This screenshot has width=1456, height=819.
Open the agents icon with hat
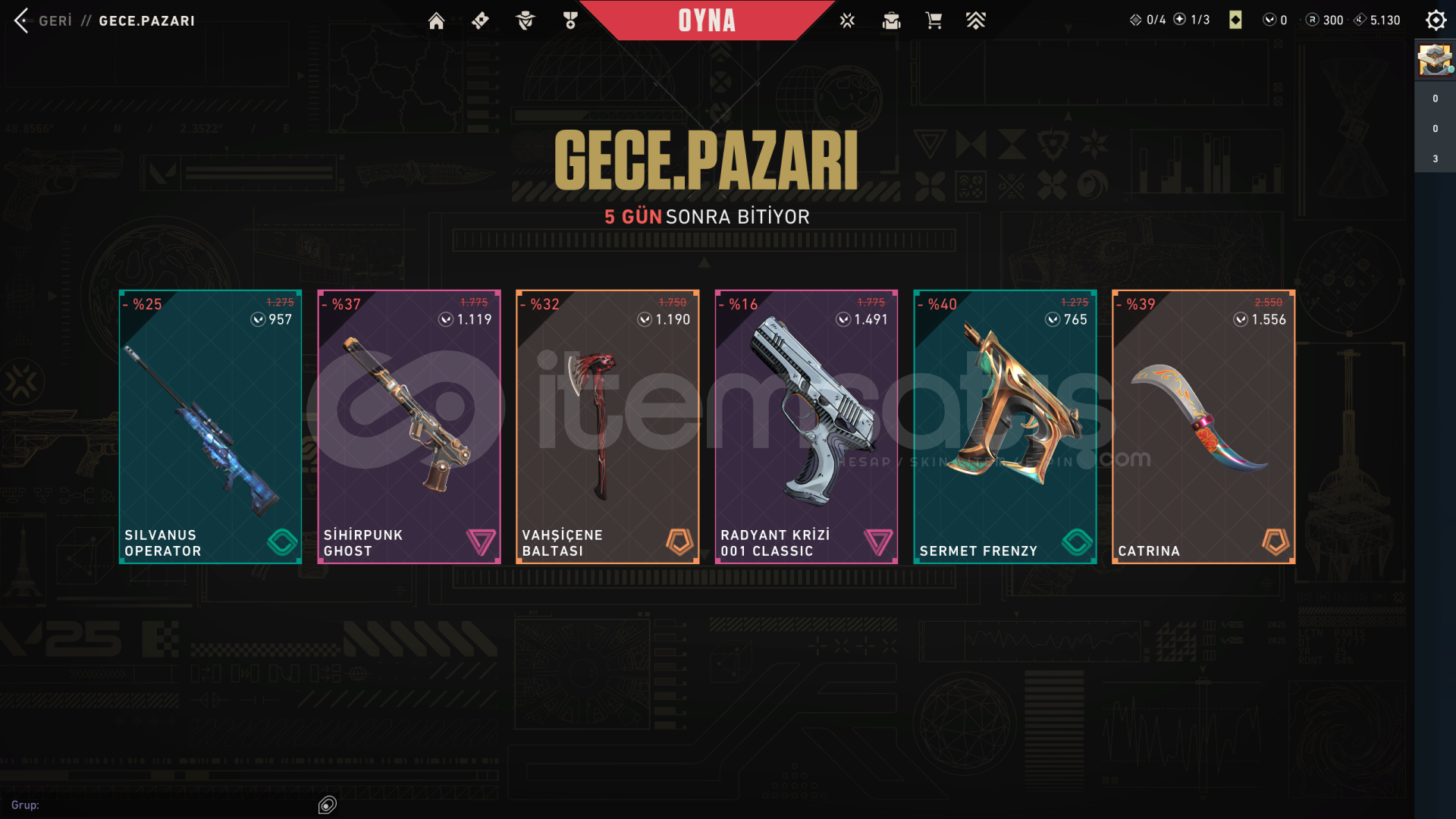pos(525,20)
